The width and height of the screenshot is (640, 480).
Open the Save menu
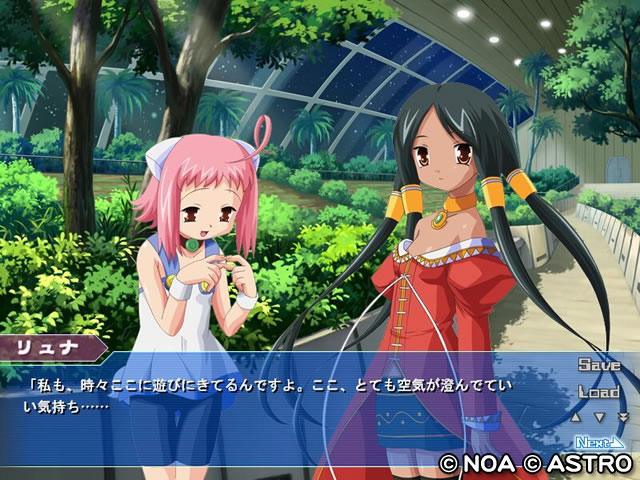pyautogui.click(x=598, y=365)
